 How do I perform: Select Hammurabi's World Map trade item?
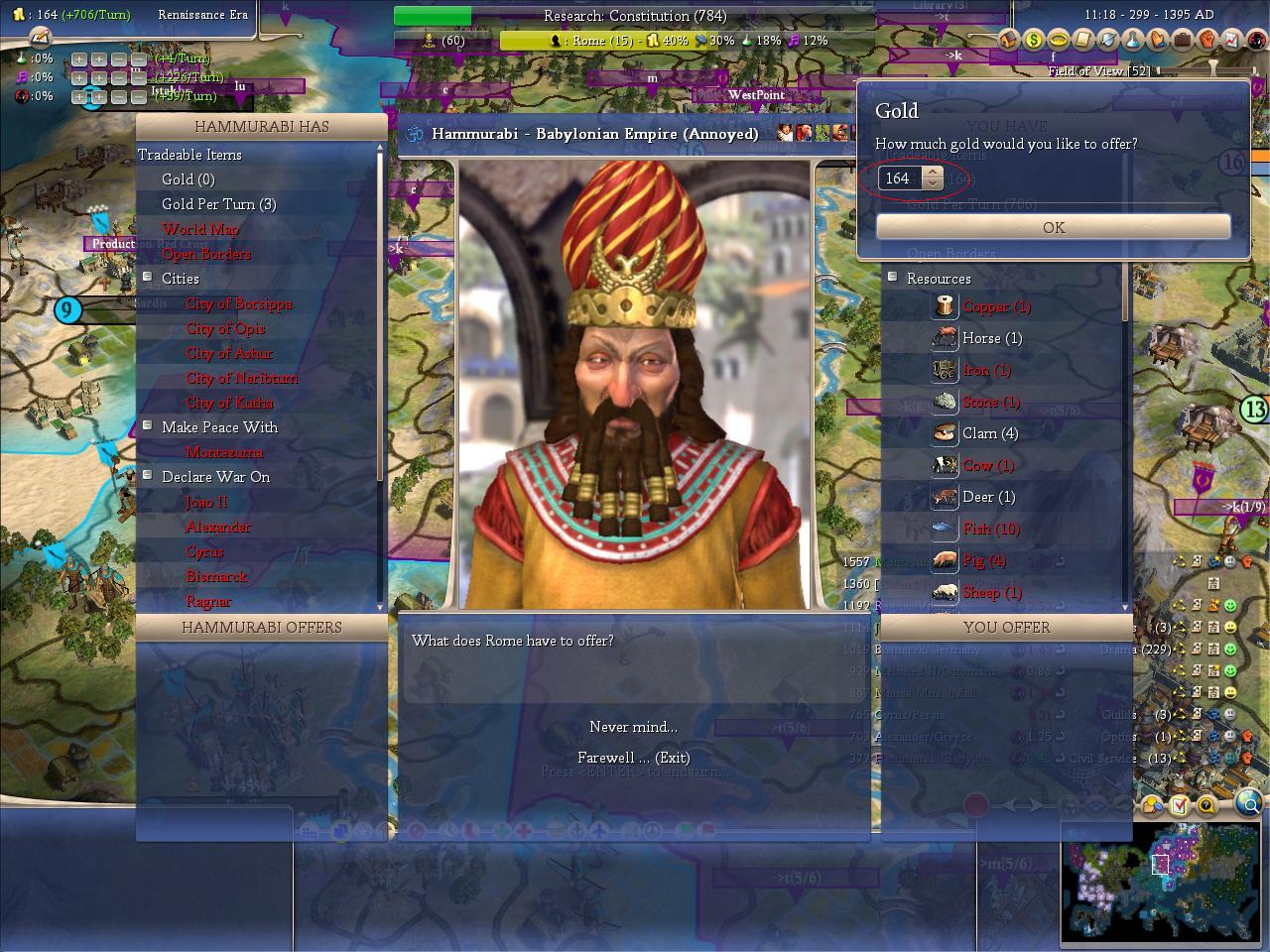click(199, 229)
